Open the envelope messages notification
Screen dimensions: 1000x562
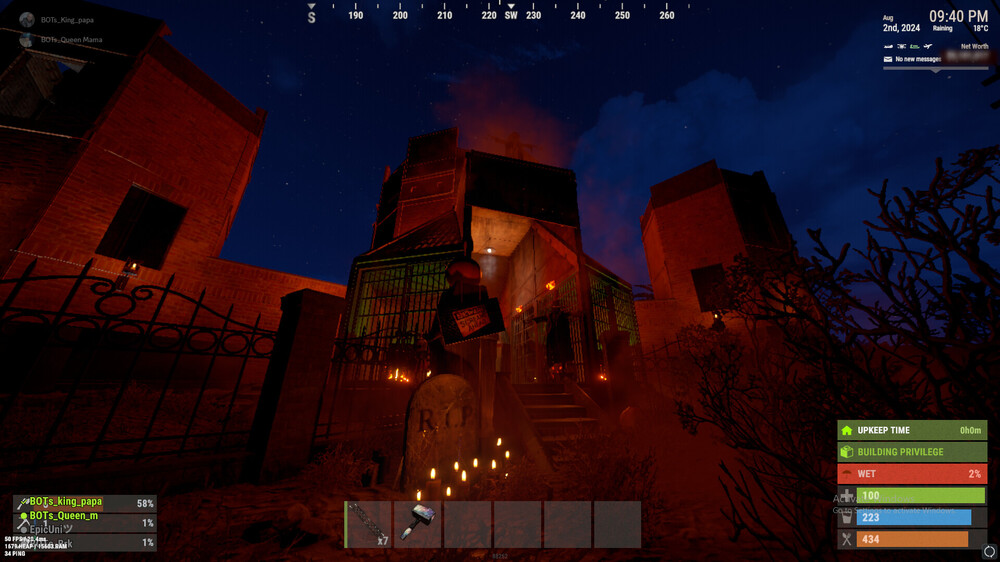887,59
